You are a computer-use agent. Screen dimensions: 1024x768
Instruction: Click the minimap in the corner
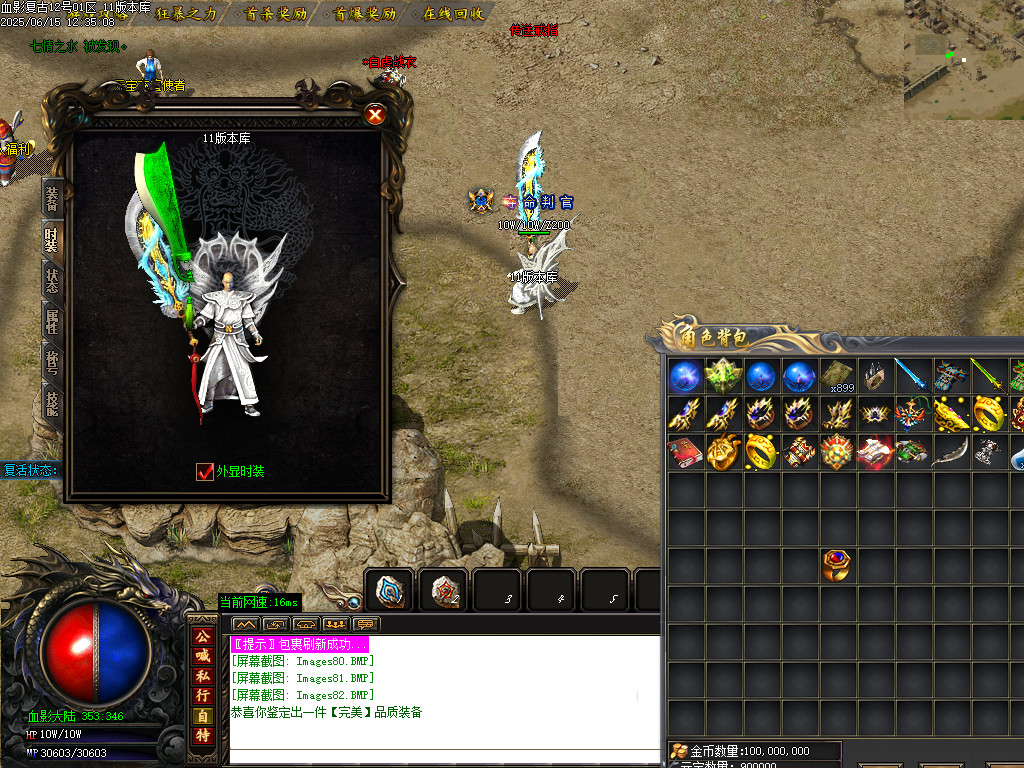pyautogui.click(x=963, y=52)
